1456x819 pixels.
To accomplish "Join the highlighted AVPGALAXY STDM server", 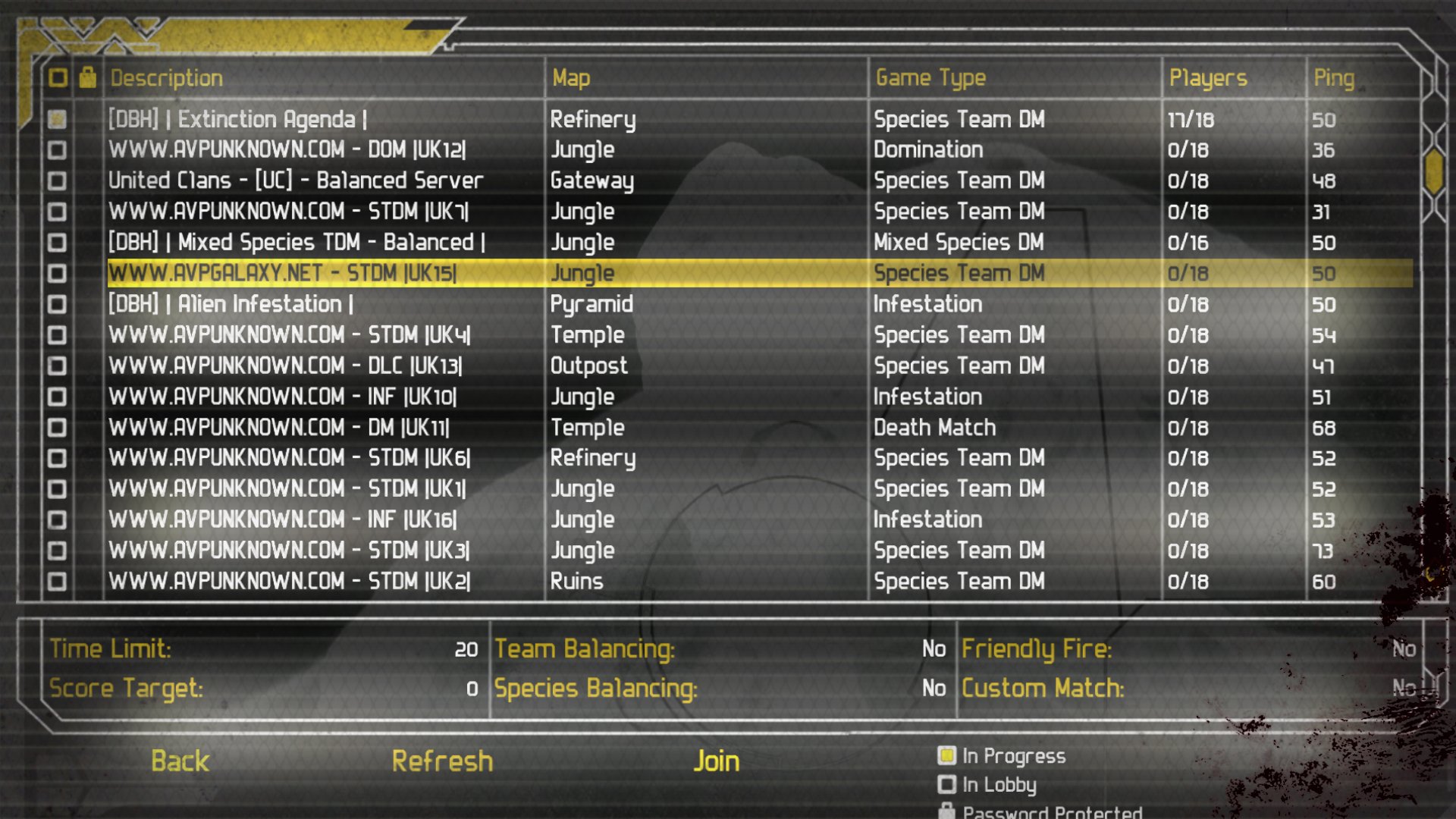I will [717, 761].
